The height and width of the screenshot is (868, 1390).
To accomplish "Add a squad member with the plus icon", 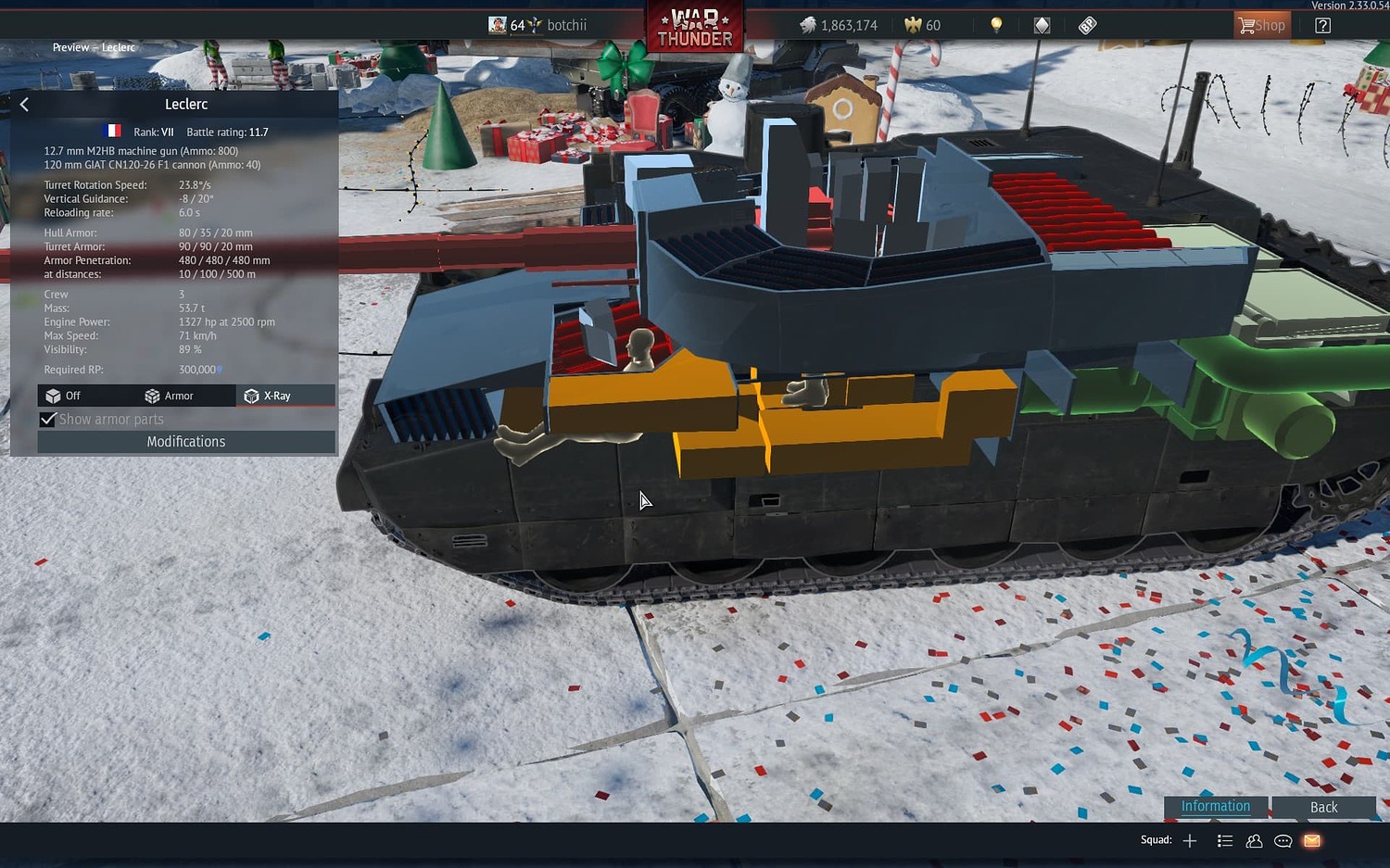I will coord(1190,840).
